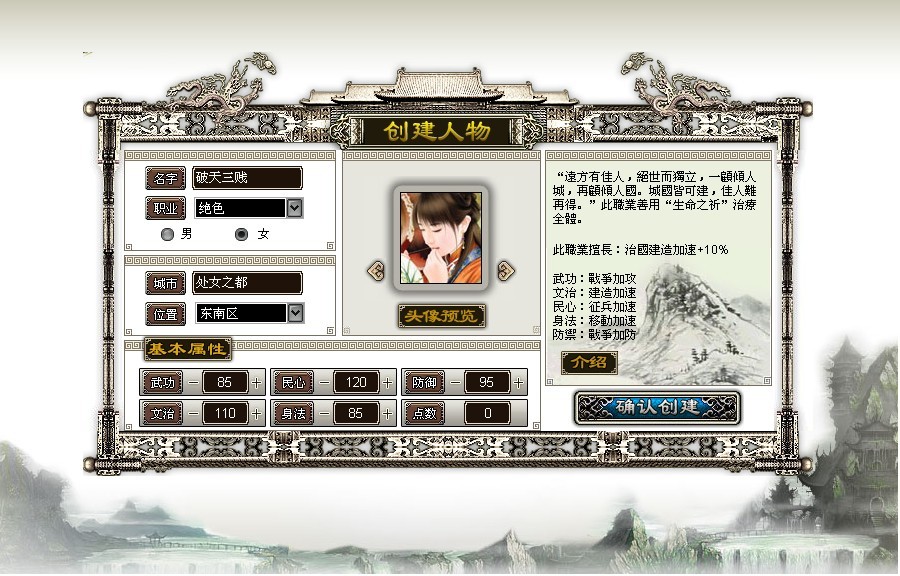Click the 城市 city name field
Viewport: 900px width, 576px height.
tap(247, 283)
